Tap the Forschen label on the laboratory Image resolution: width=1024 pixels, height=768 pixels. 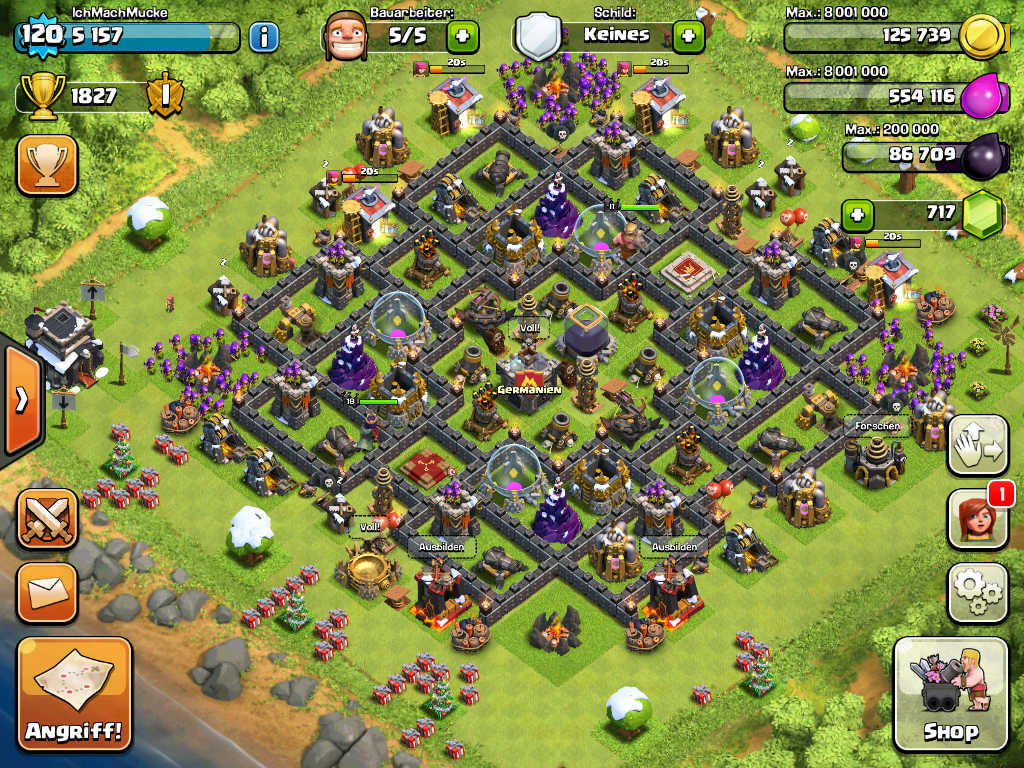(876, 426)
